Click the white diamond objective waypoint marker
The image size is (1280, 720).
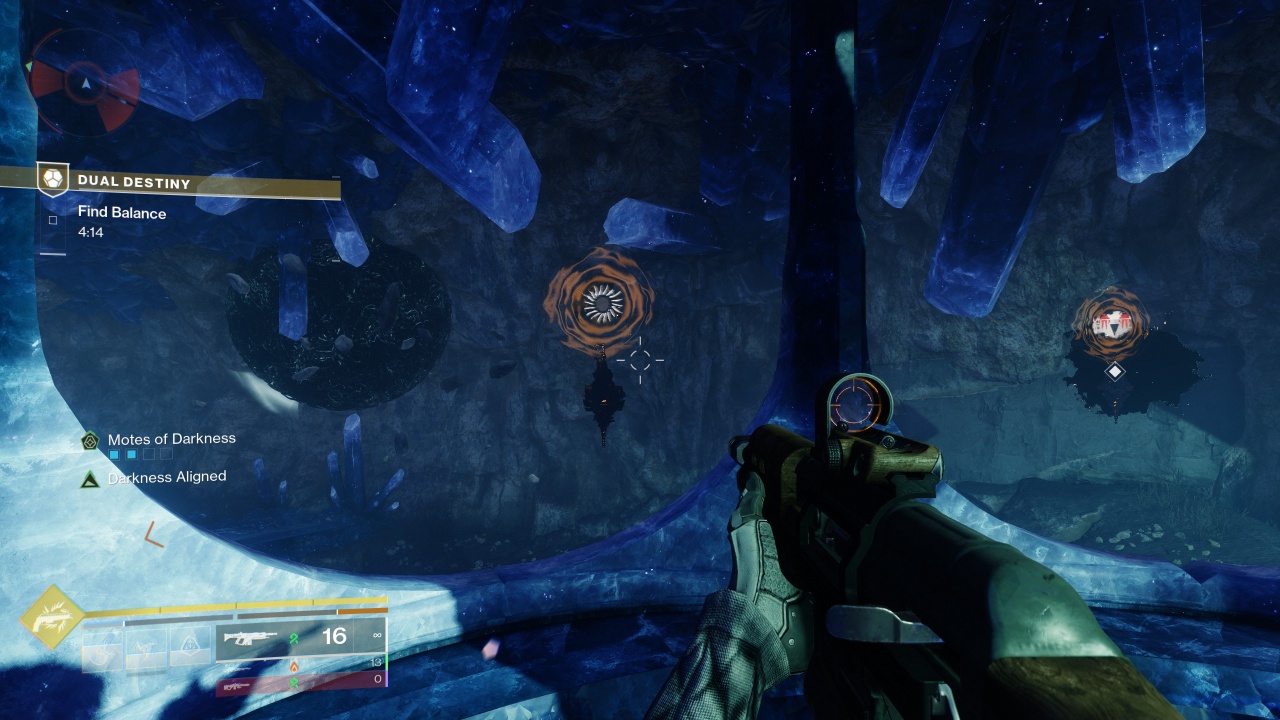pos(1114,371)
